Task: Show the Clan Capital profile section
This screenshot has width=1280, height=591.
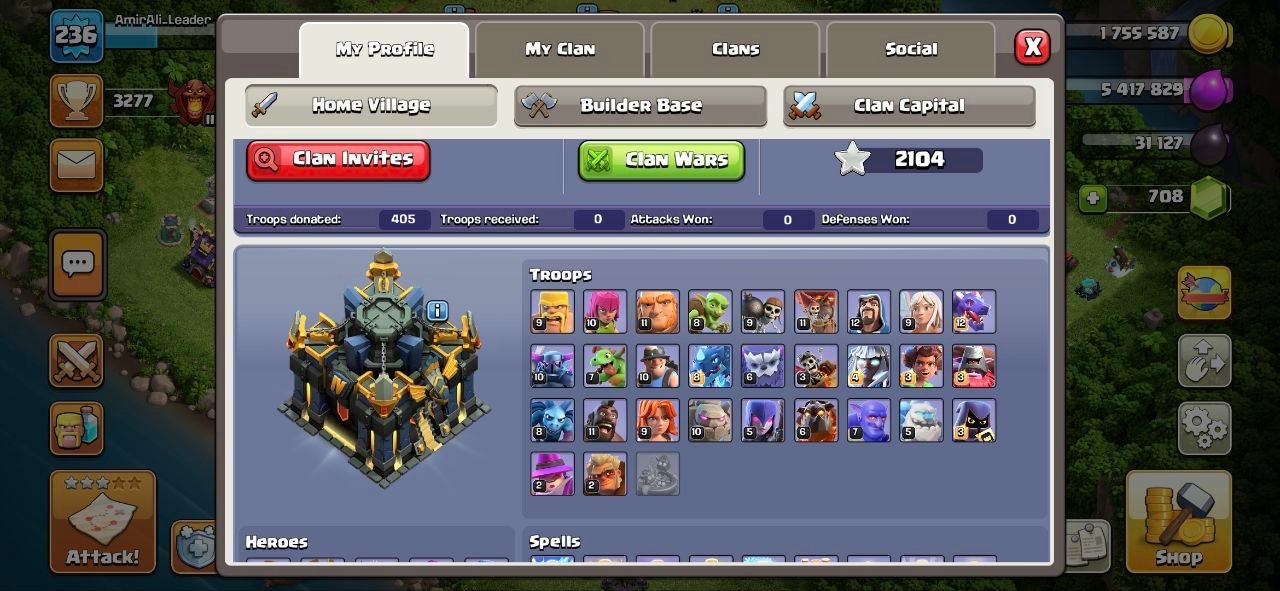Action: click(908, 105)
